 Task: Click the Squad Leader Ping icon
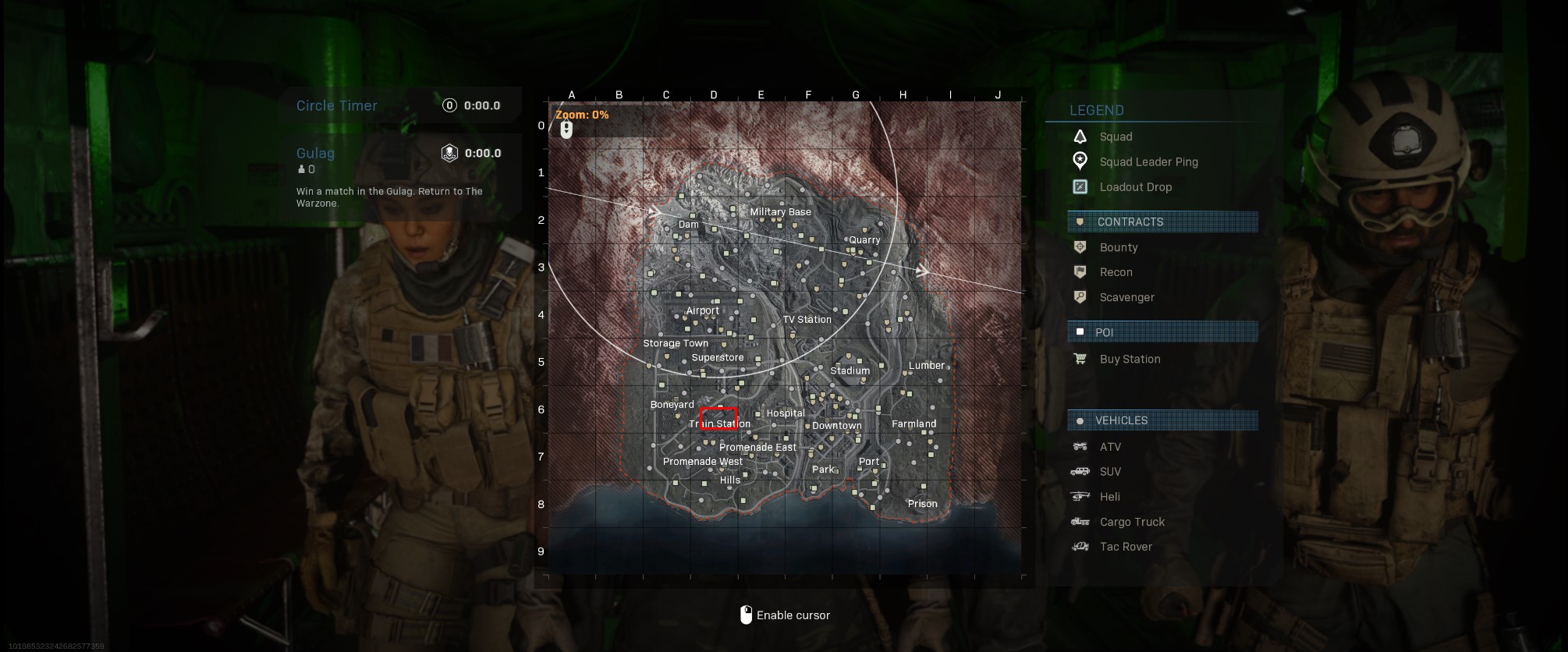point(1080,161)
